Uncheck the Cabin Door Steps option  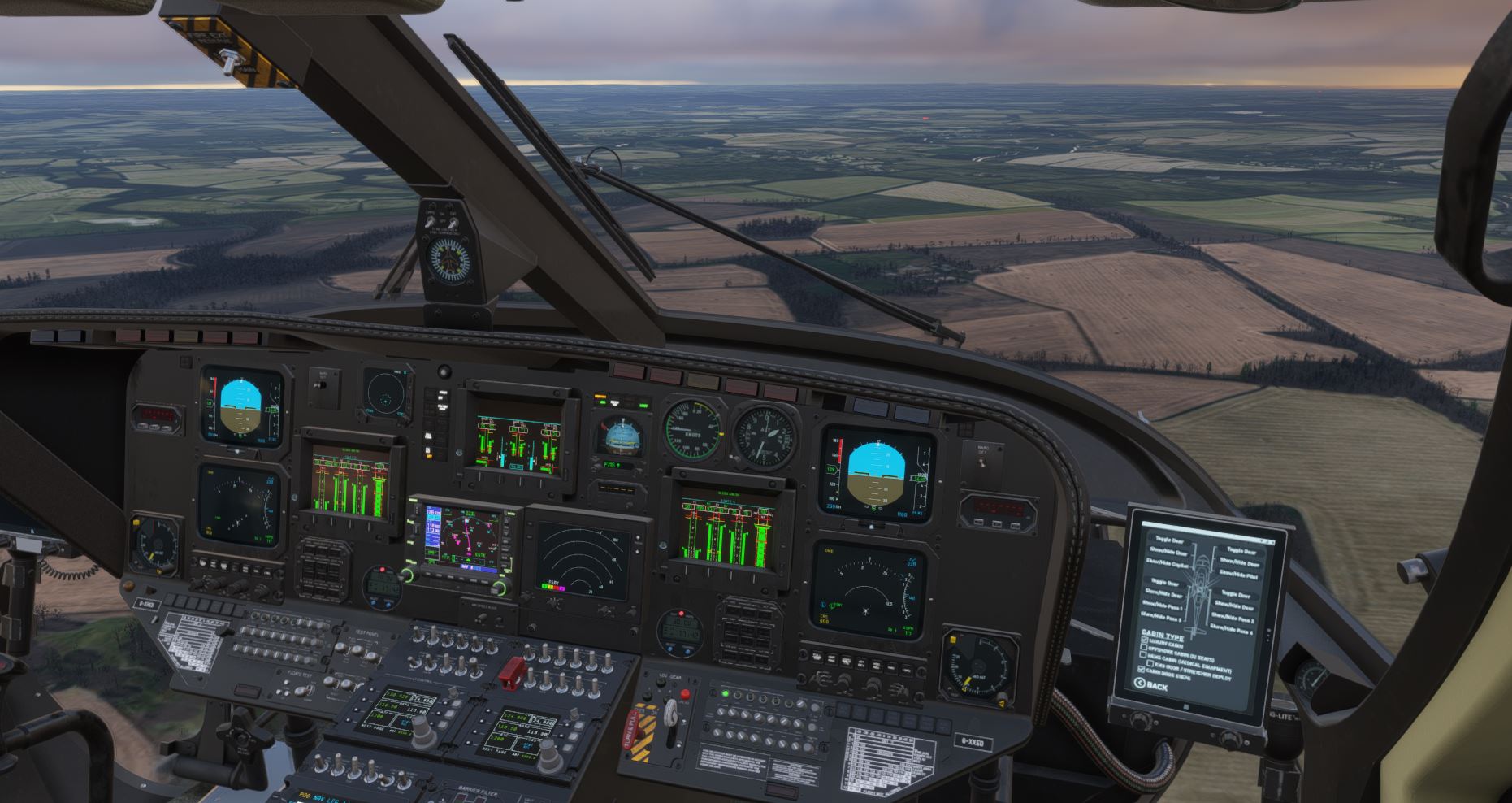tap(1142, 670)
